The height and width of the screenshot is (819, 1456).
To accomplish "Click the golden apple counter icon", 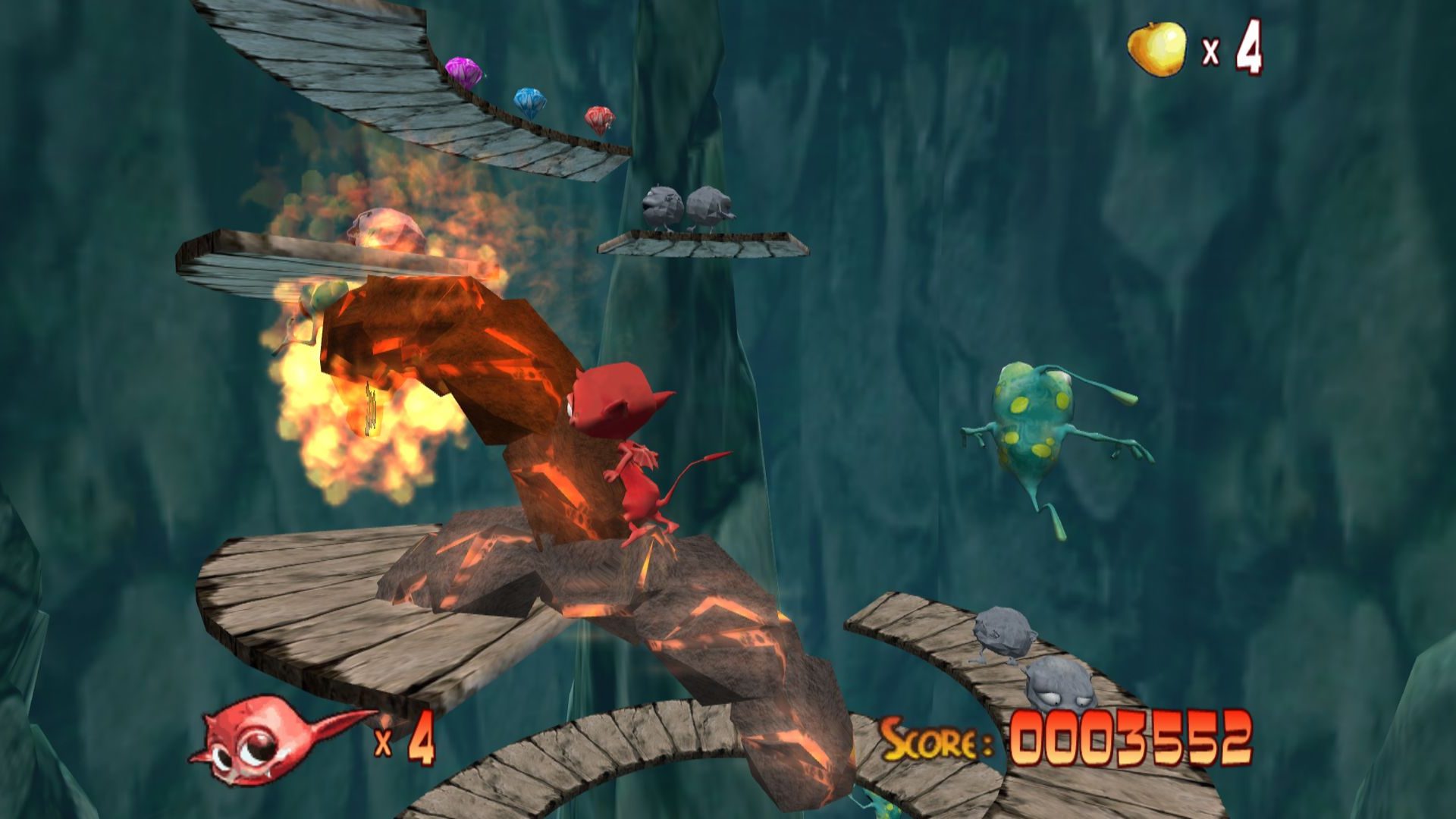I will [1156, 49].
